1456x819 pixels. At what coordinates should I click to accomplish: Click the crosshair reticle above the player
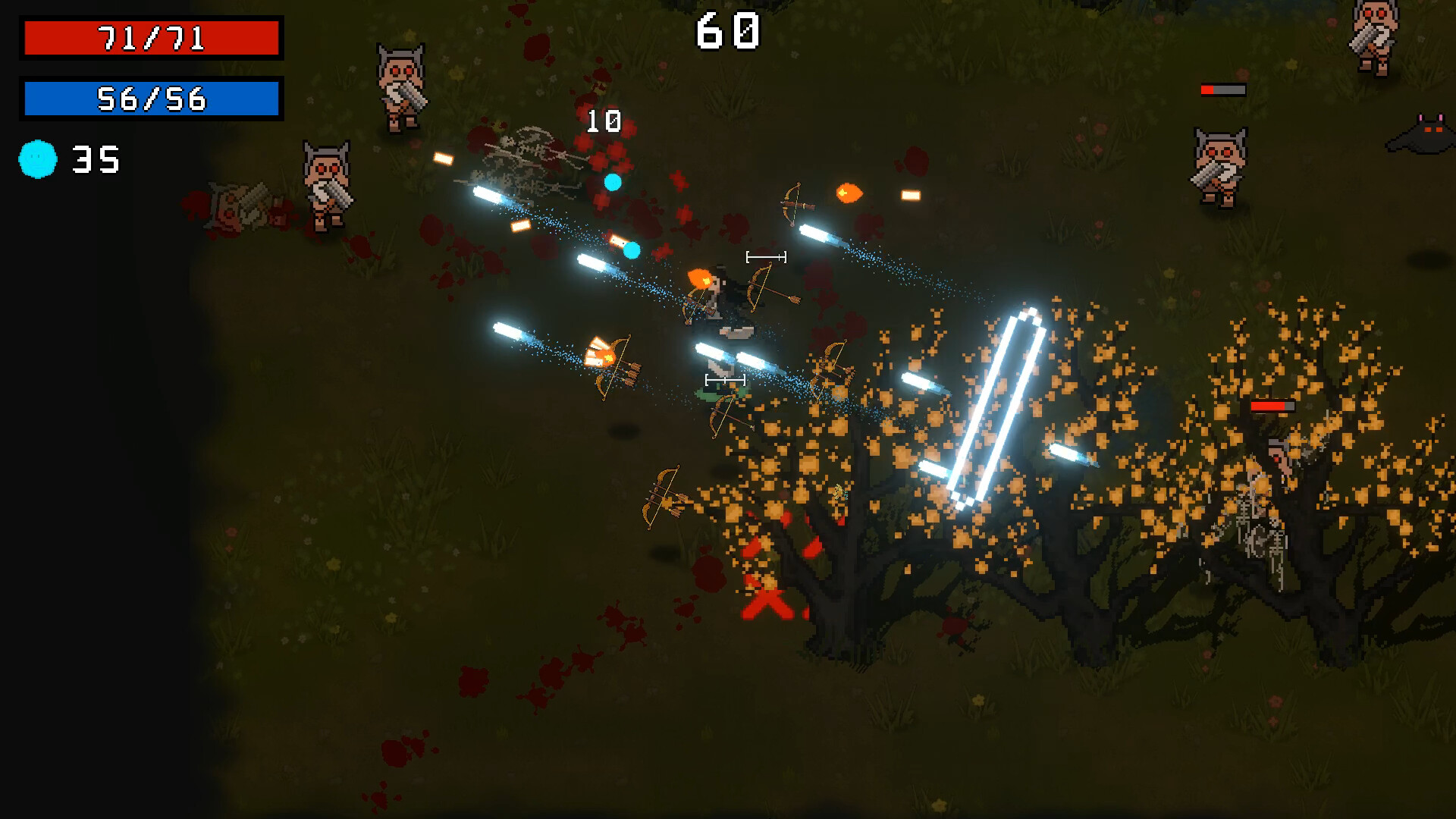[764, 256]
